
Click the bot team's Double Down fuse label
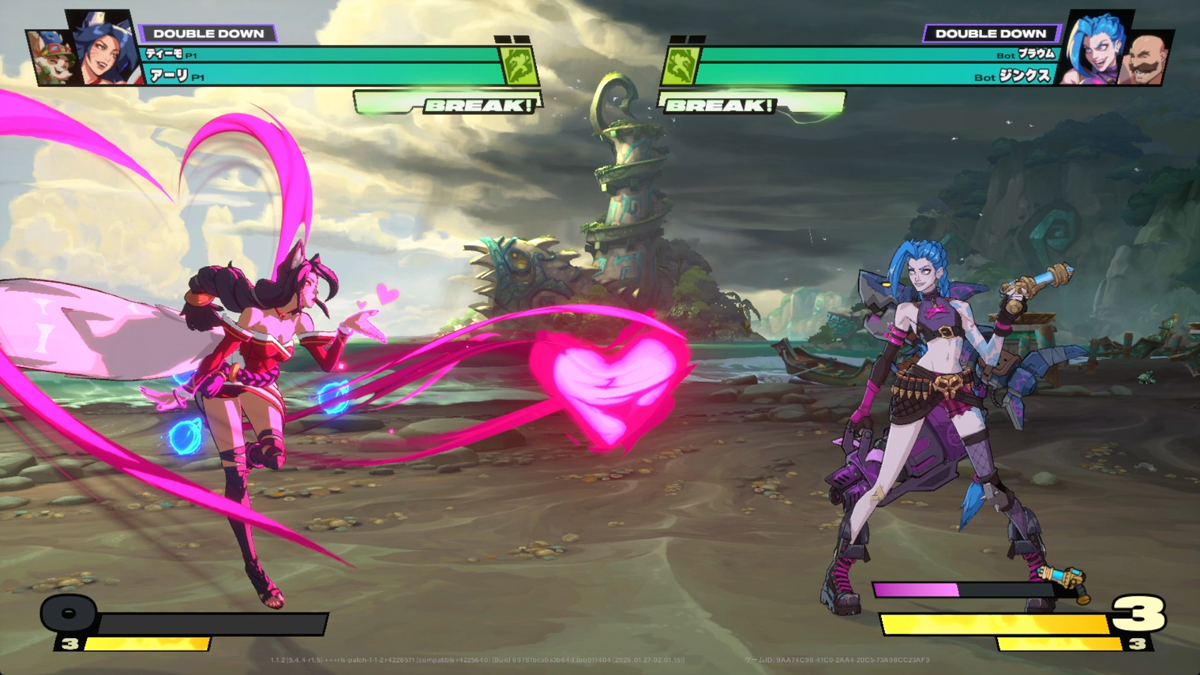click(x=990, y=33)
